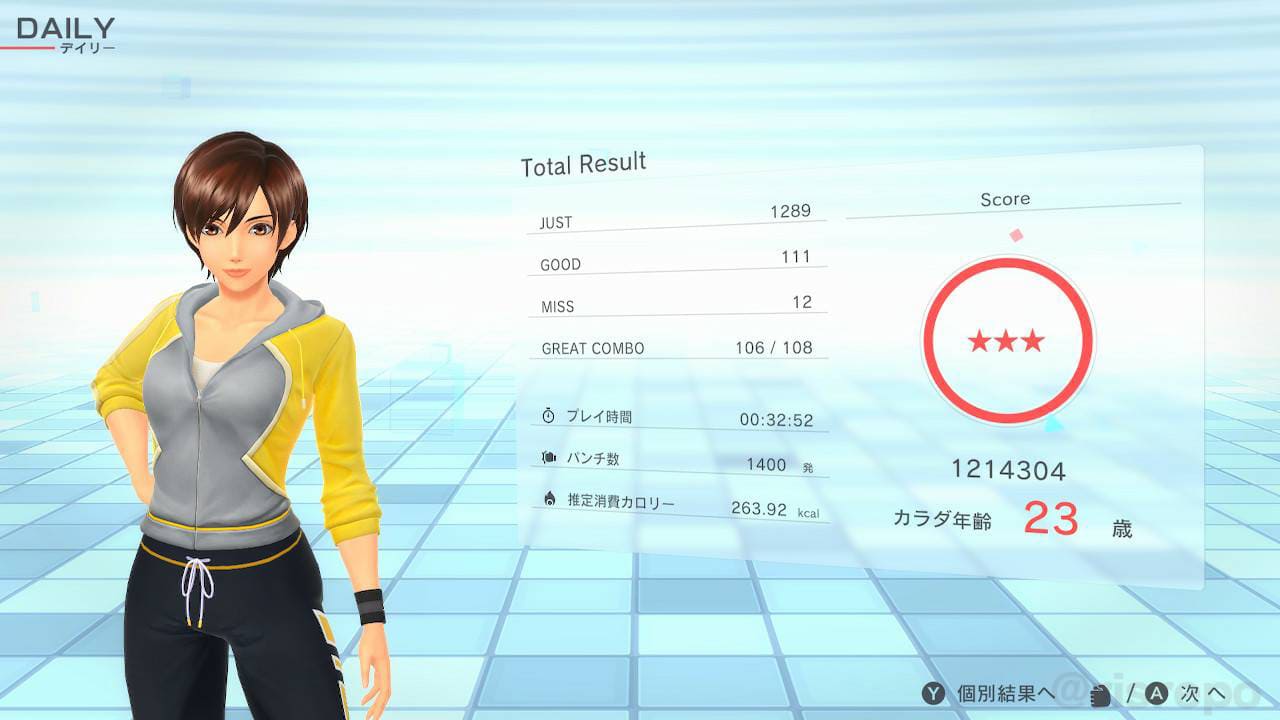This screenshot has width=1280, height=720.
Task: Toggle the first star in the score circle
Action: click(x=981, y=340)
